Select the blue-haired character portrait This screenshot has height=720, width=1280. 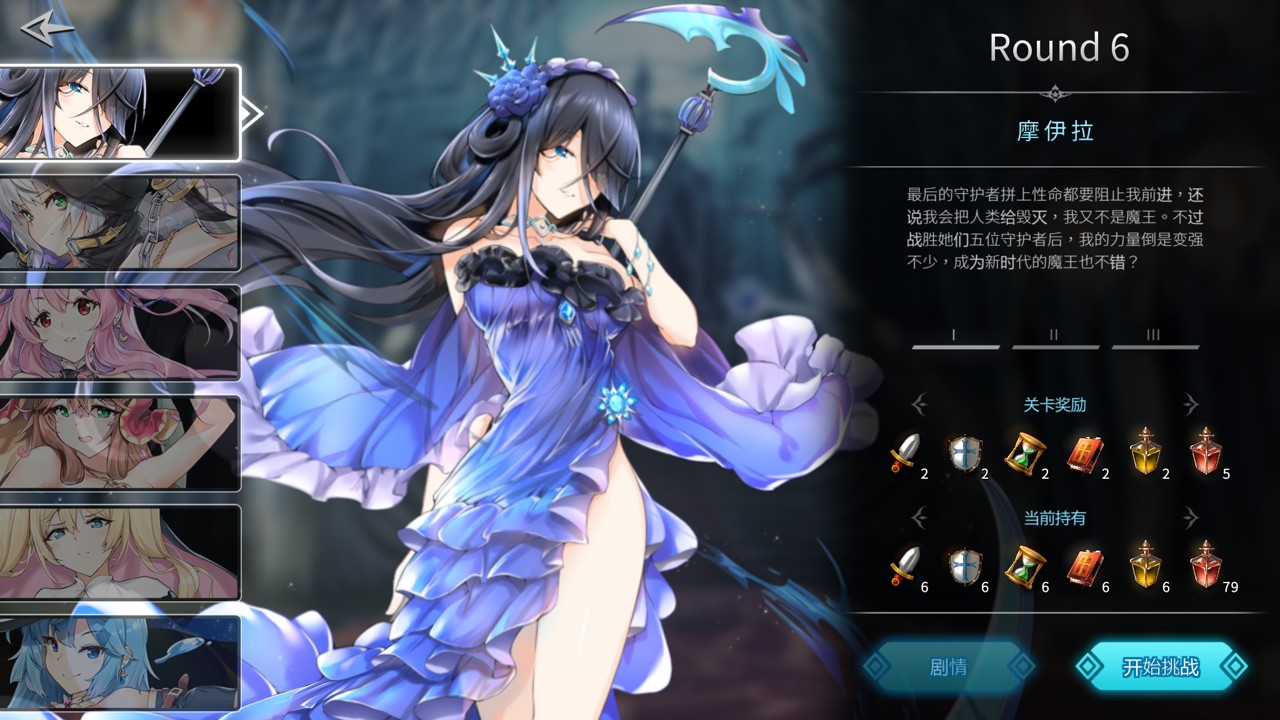(x=120, y=662)
